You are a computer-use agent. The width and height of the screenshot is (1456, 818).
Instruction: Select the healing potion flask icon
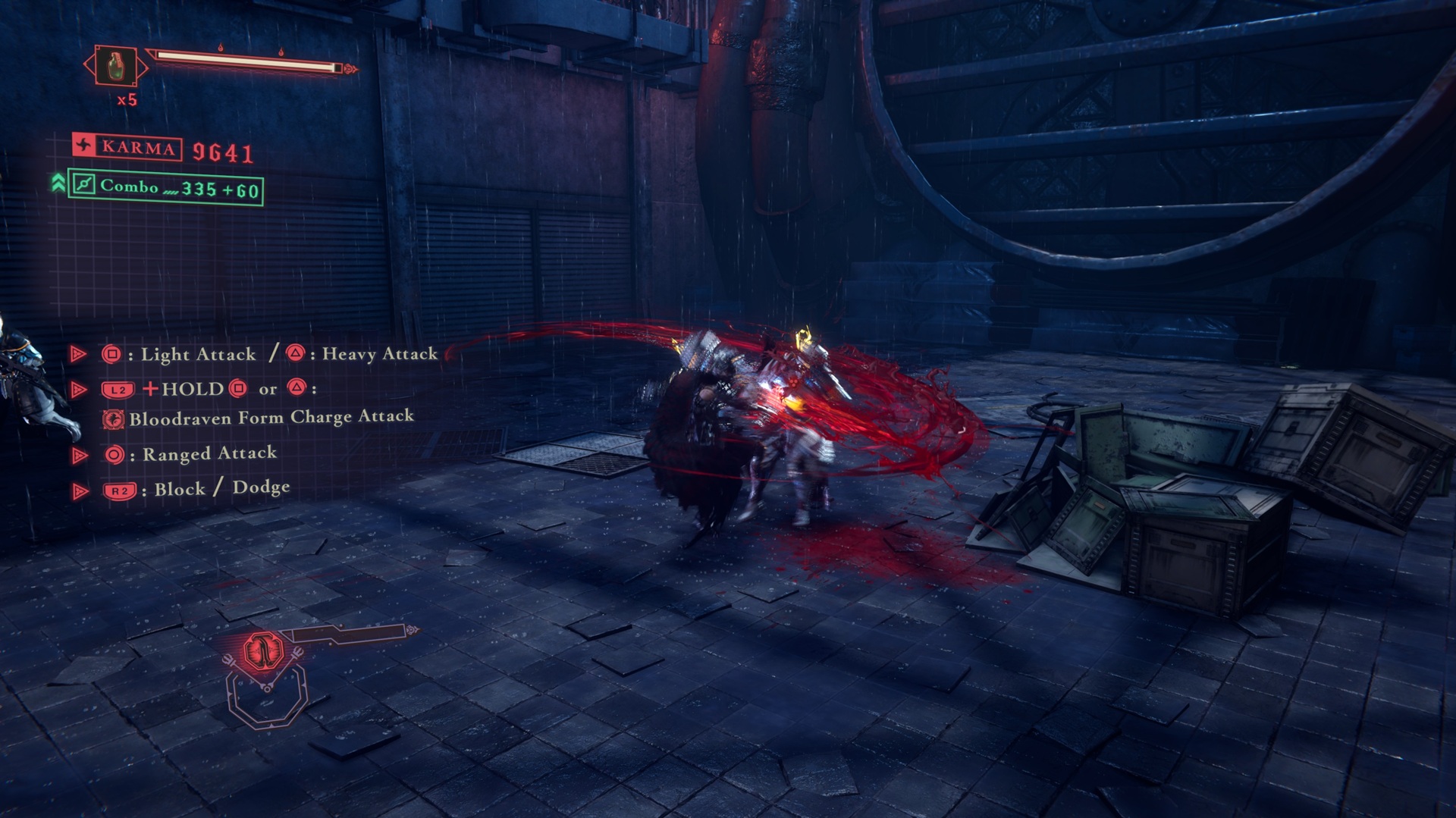pyautogui.click(x=116, y=67)
